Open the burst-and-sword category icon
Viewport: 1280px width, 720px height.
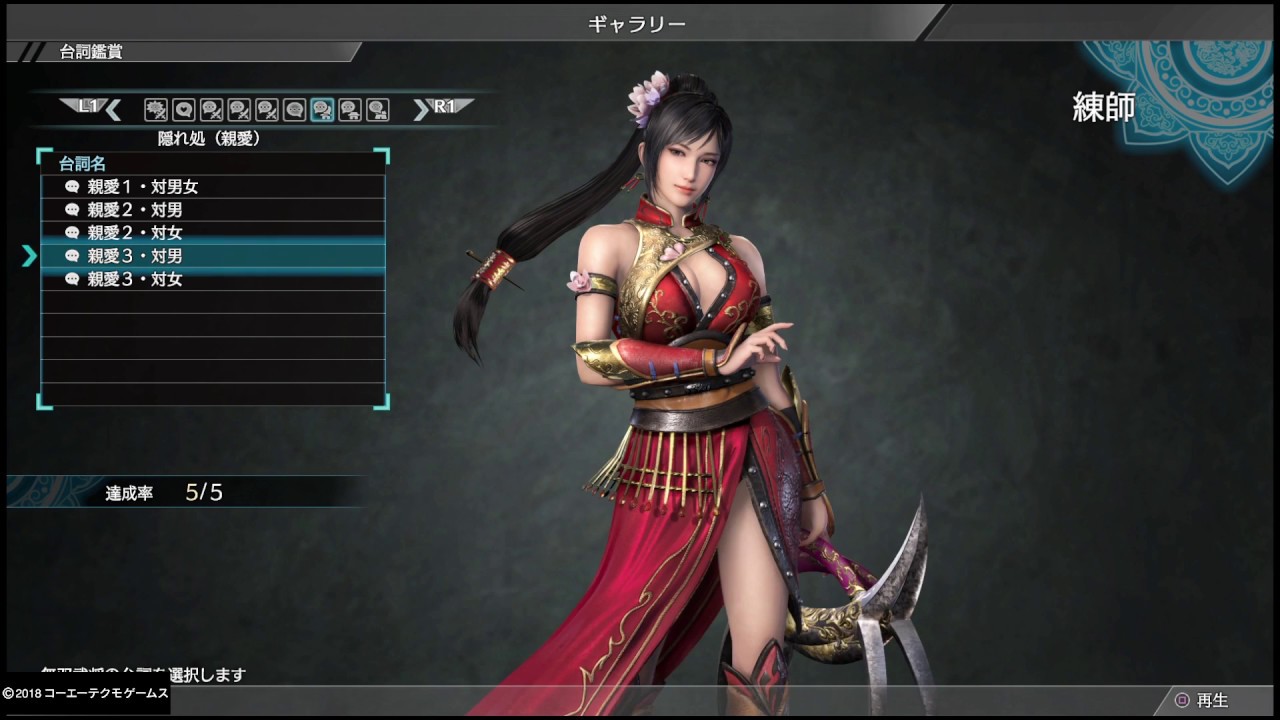point(155,110)
